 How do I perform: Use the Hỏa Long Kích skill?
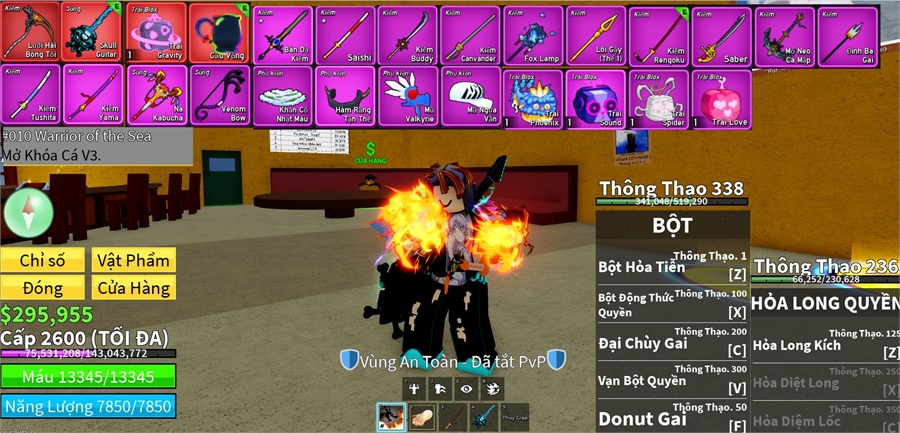point(825,343)
